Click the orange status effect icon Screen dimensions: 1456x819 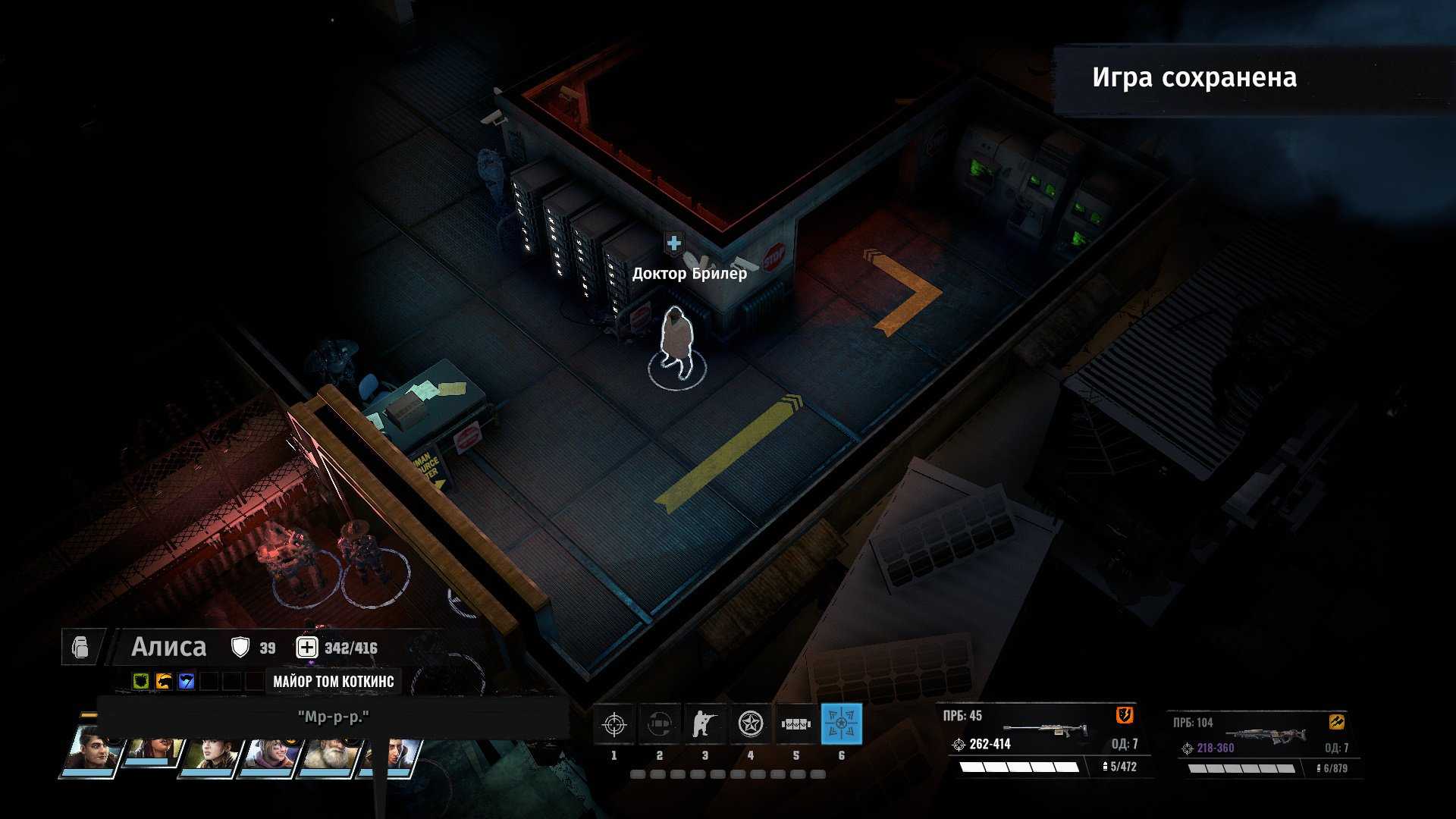pyautogui.click(x=164, y=681)
